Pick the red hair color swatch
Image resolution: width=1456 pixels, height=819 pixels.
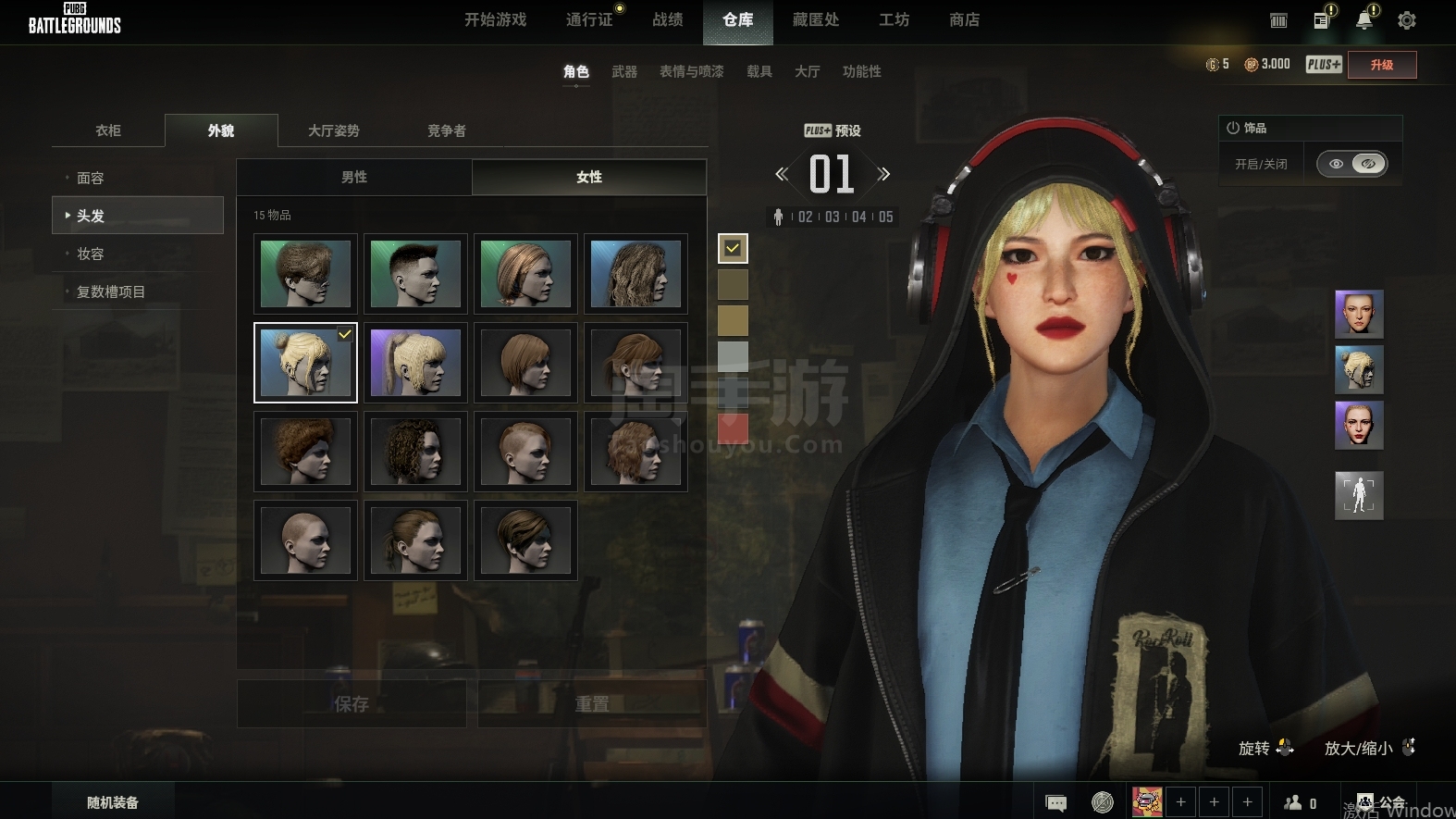click(733, 428)
